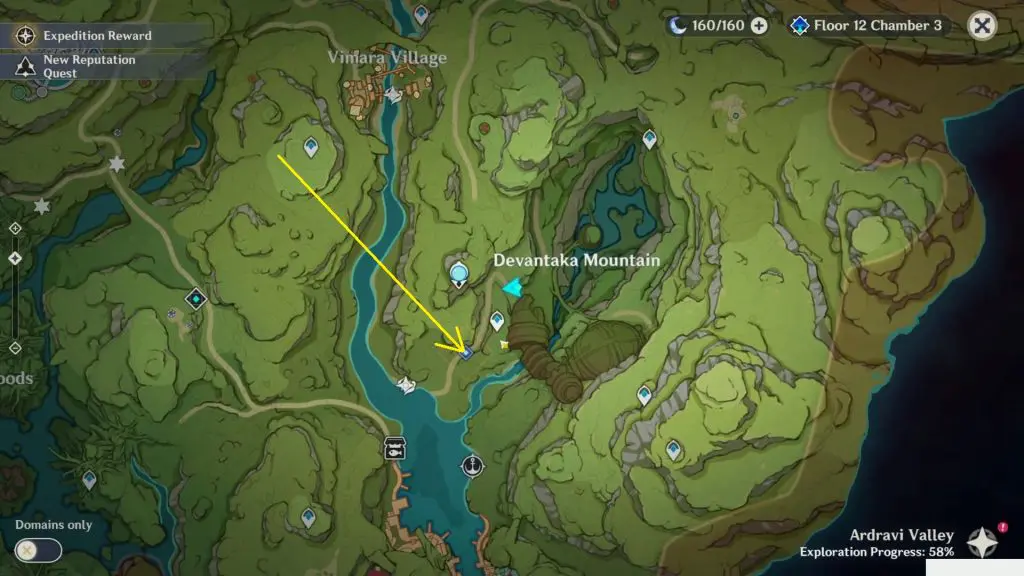Toggle the Domains only switch
This screenshot has width=1024, height=576.
(x=38, y=549)
